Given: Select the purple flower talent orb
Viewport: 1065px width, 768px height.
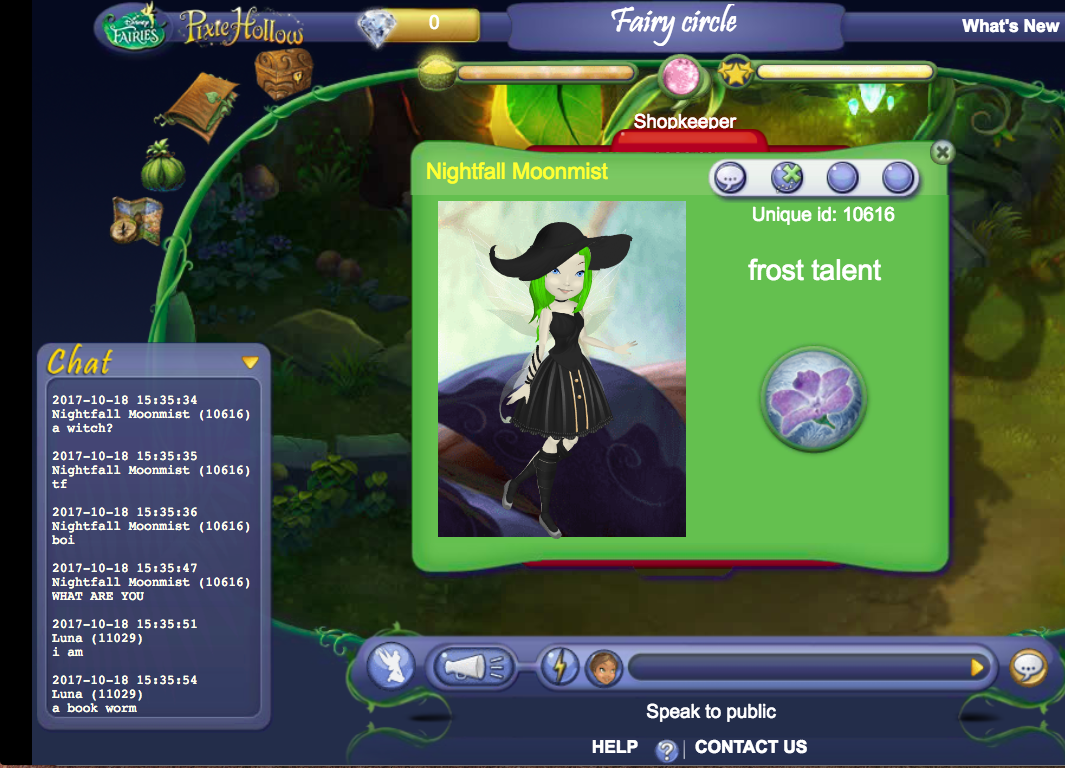Looking at the screenshot, I should [813, 400].
